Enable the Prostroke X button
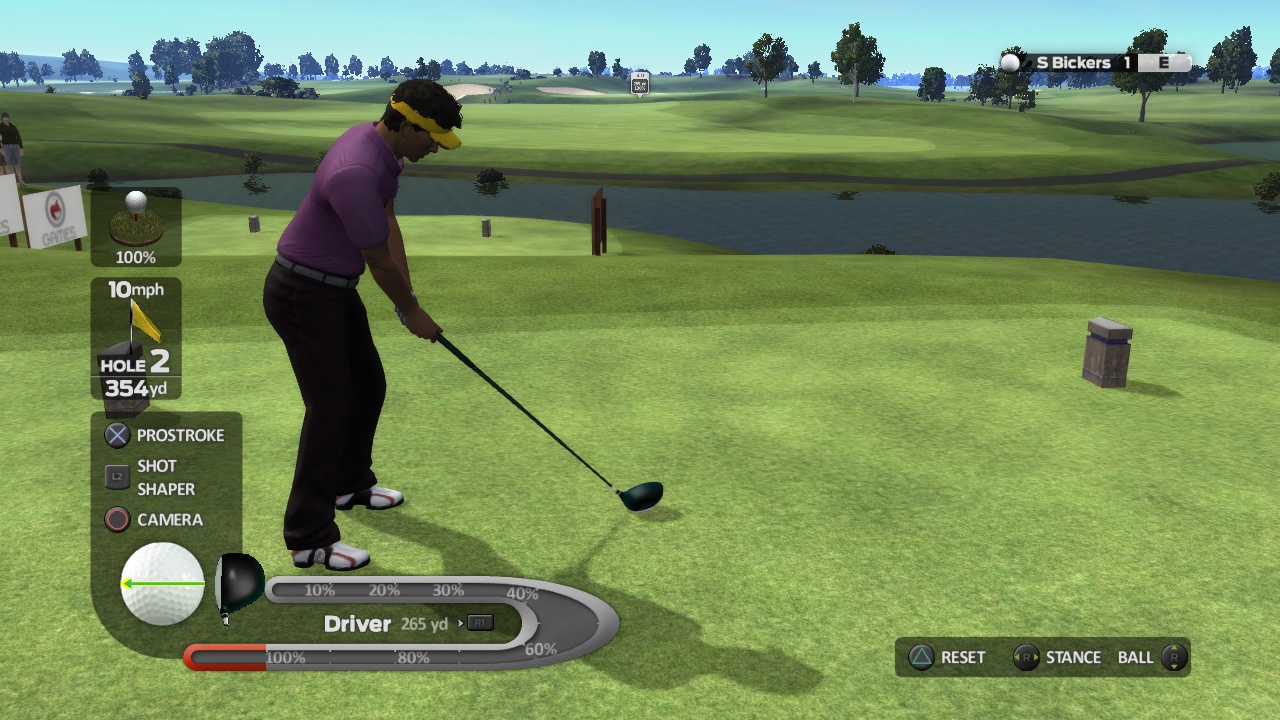 (x=117, y=435)
